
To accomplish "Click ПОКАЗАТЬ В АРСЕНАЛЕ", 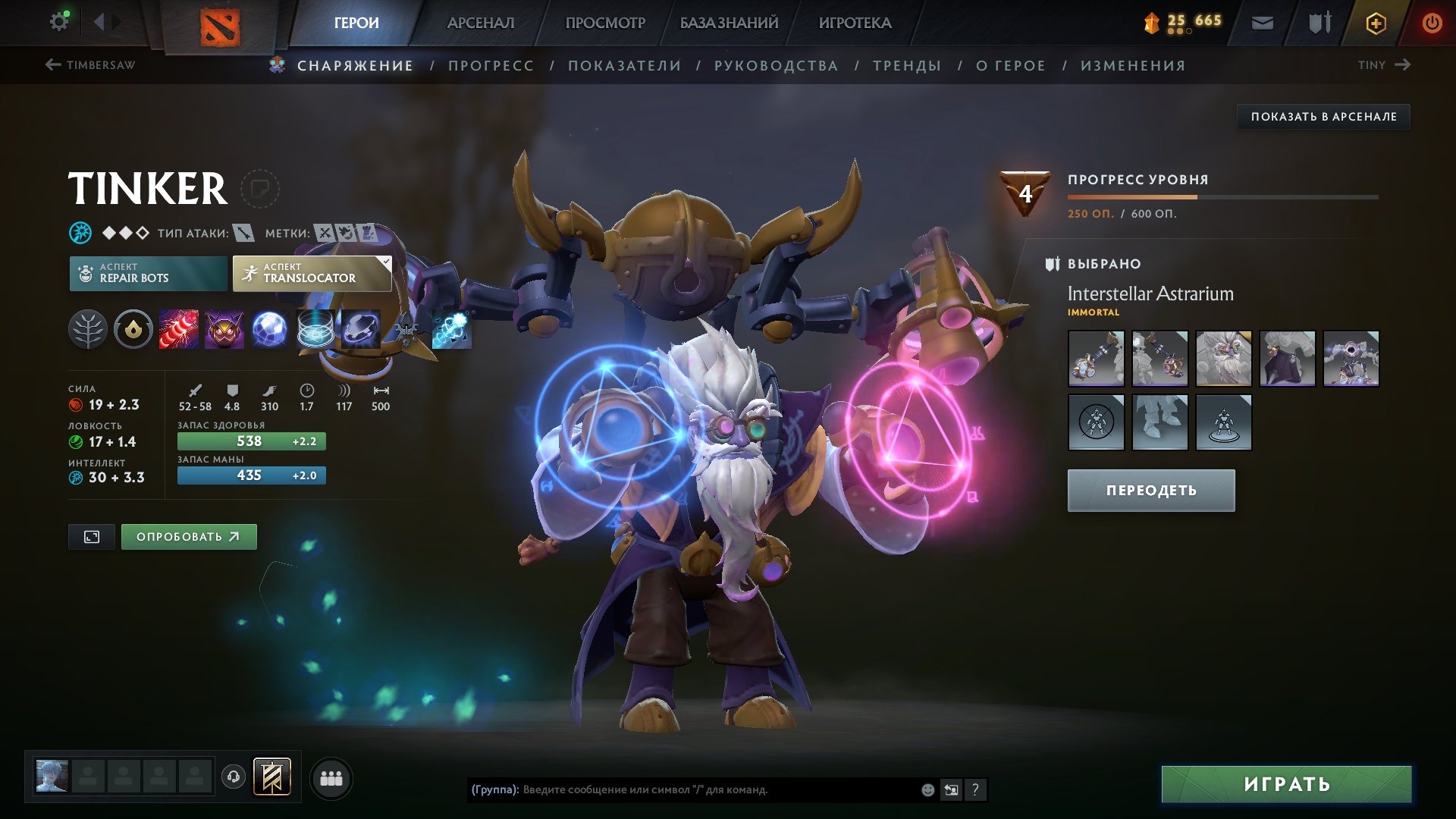I will pos(1324,116).
